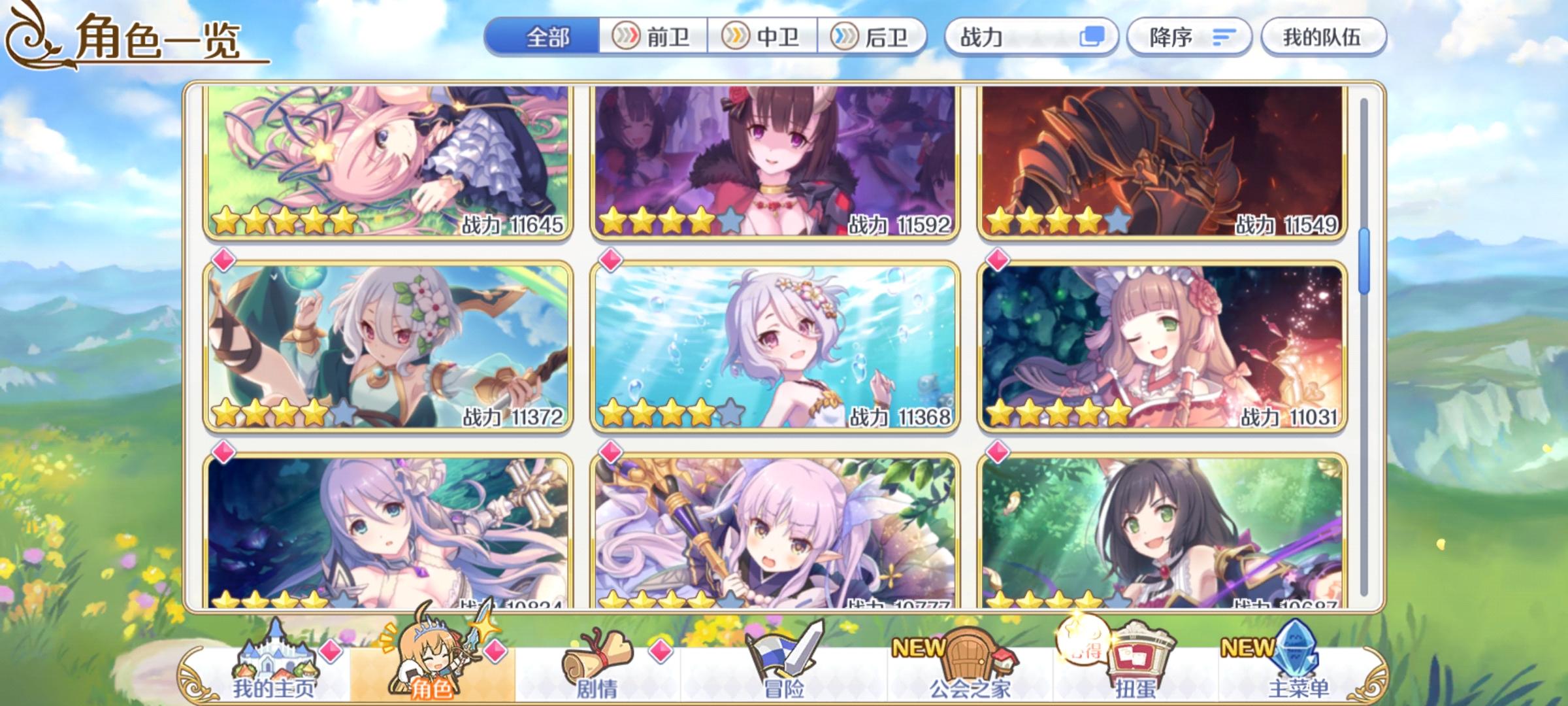This screenshot has width=1568, height=706.
Task: Toggle 降序 descending sort order
Action: tap(1190, 37)
